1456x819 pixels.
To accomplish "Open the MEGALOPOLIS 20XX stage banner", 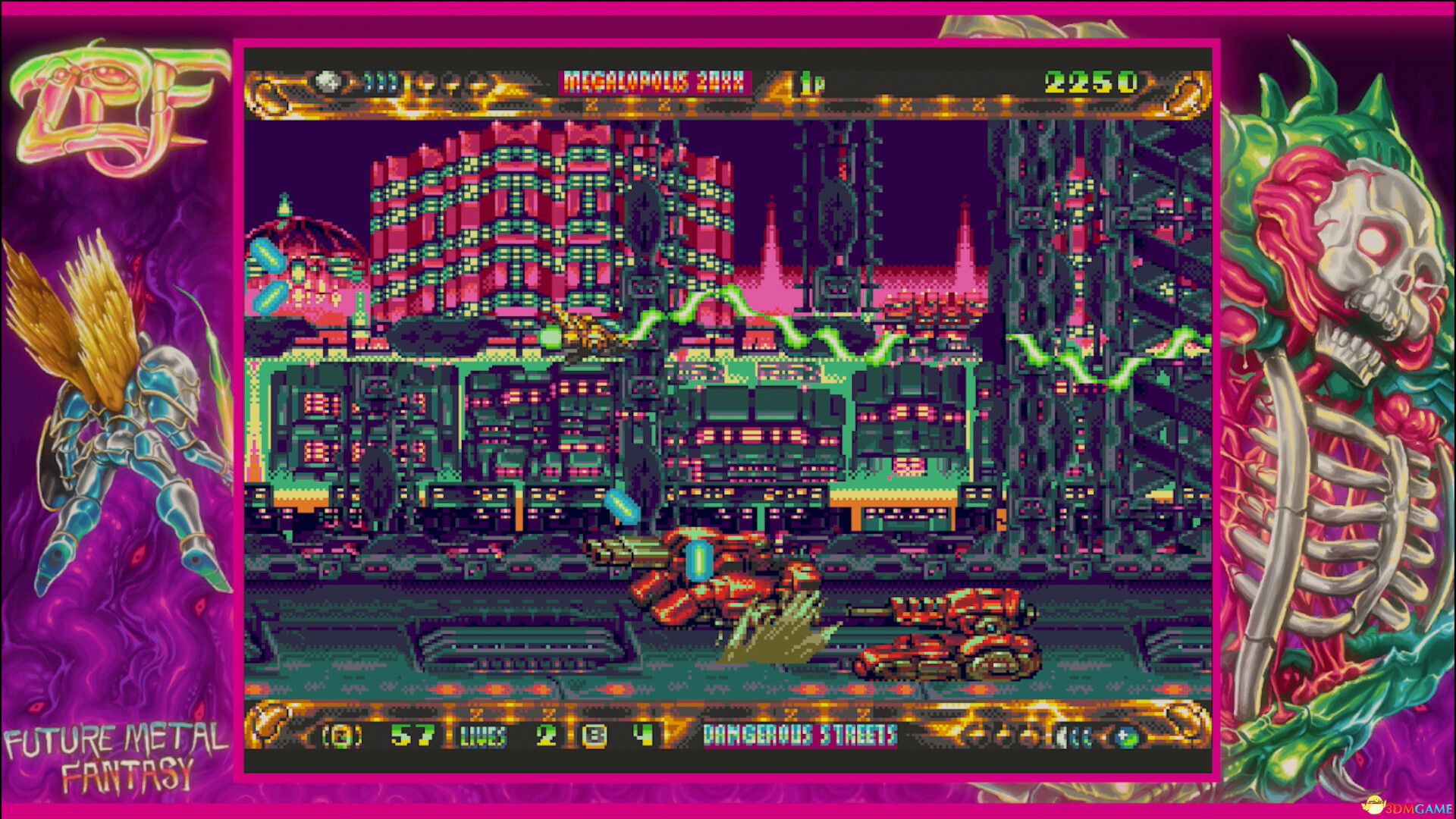I will click(x=654, y=80).
